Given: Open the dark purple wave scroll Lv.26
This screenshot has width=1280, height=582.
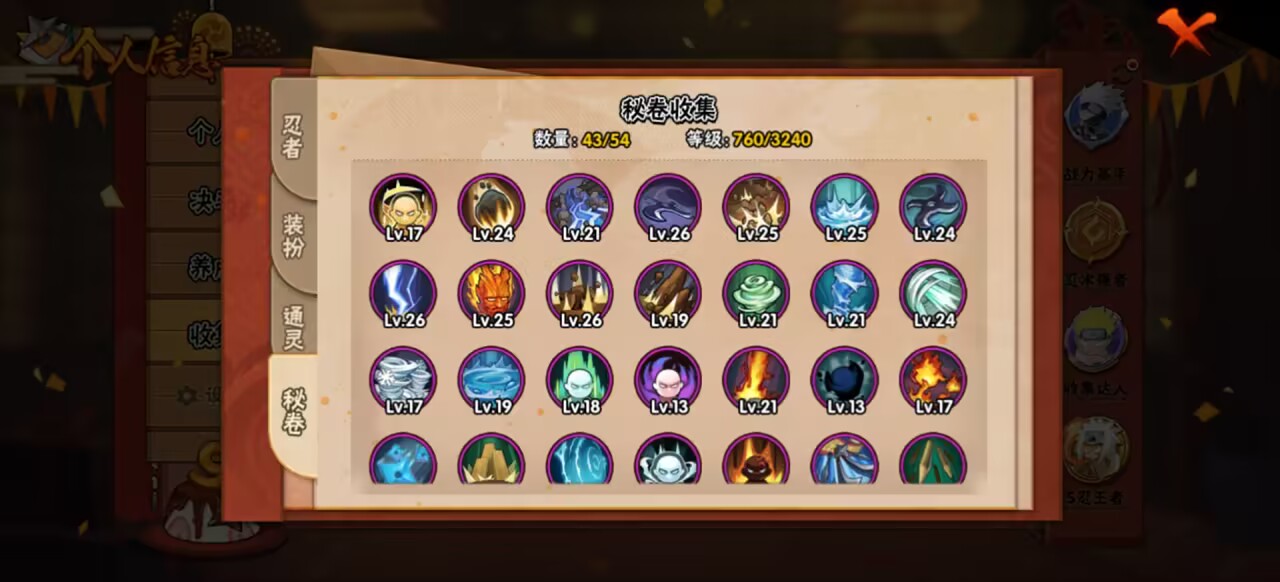Looking at the screenshot, I should (x=668, y=207).
